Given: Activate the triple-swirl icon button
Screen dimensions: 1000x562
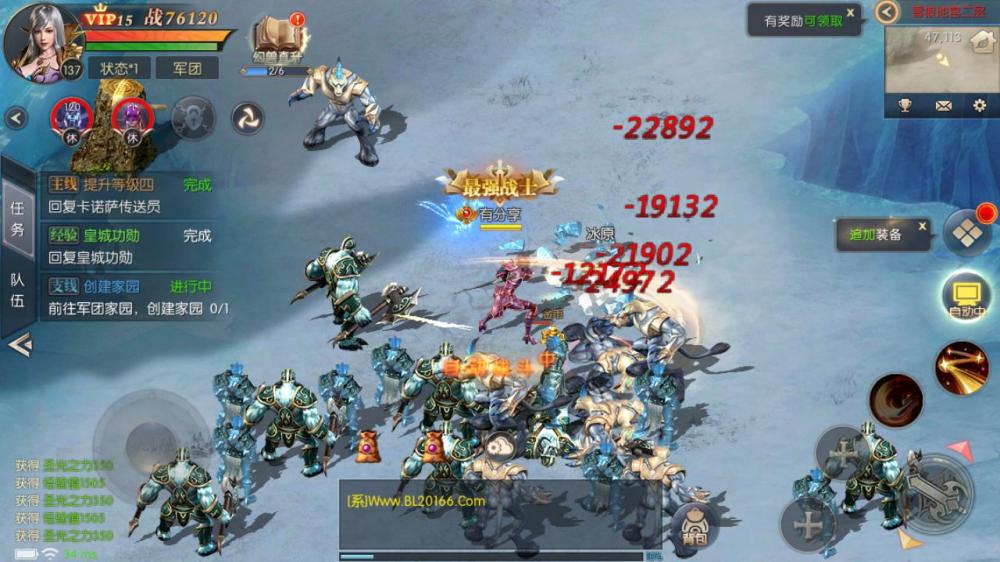Looking at the screenshot, I should tap(247, 118).
